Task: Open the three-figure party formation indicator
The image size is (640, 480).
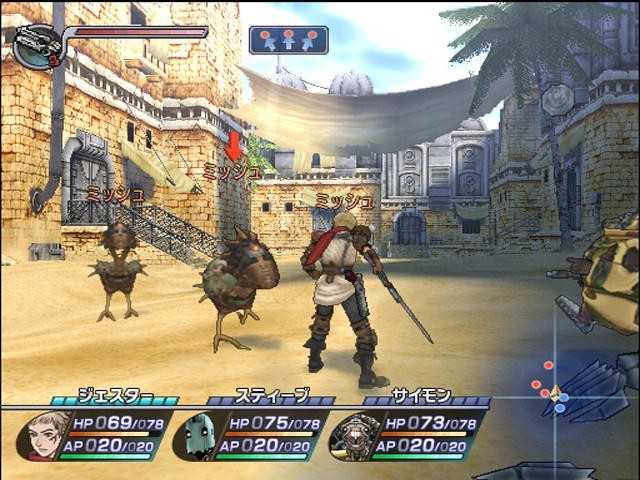Action: coord(288,40)
